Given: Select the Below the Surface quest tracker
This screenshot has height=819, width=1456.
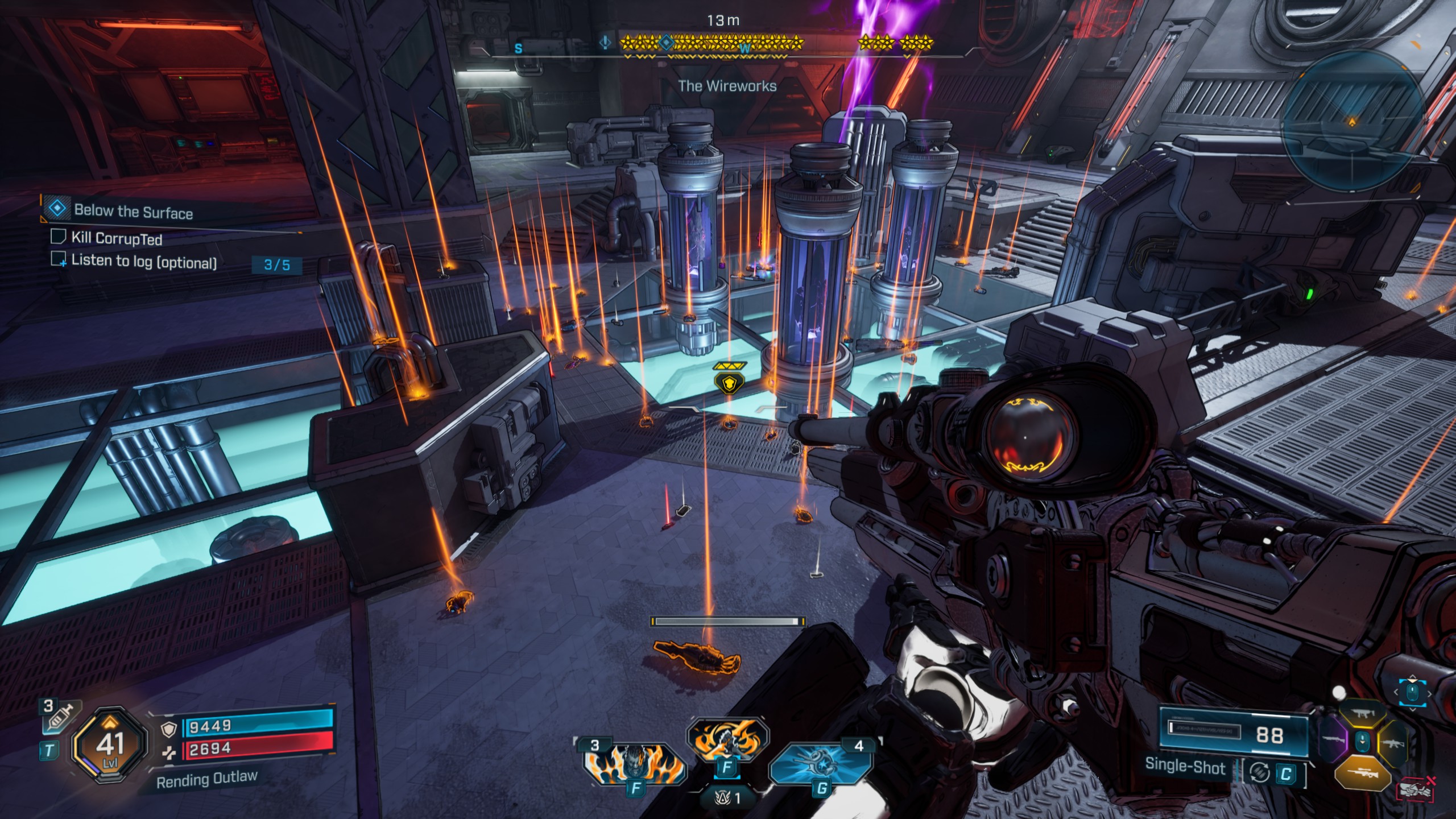Looking at the screenshot, I should (x=133, y=211).
